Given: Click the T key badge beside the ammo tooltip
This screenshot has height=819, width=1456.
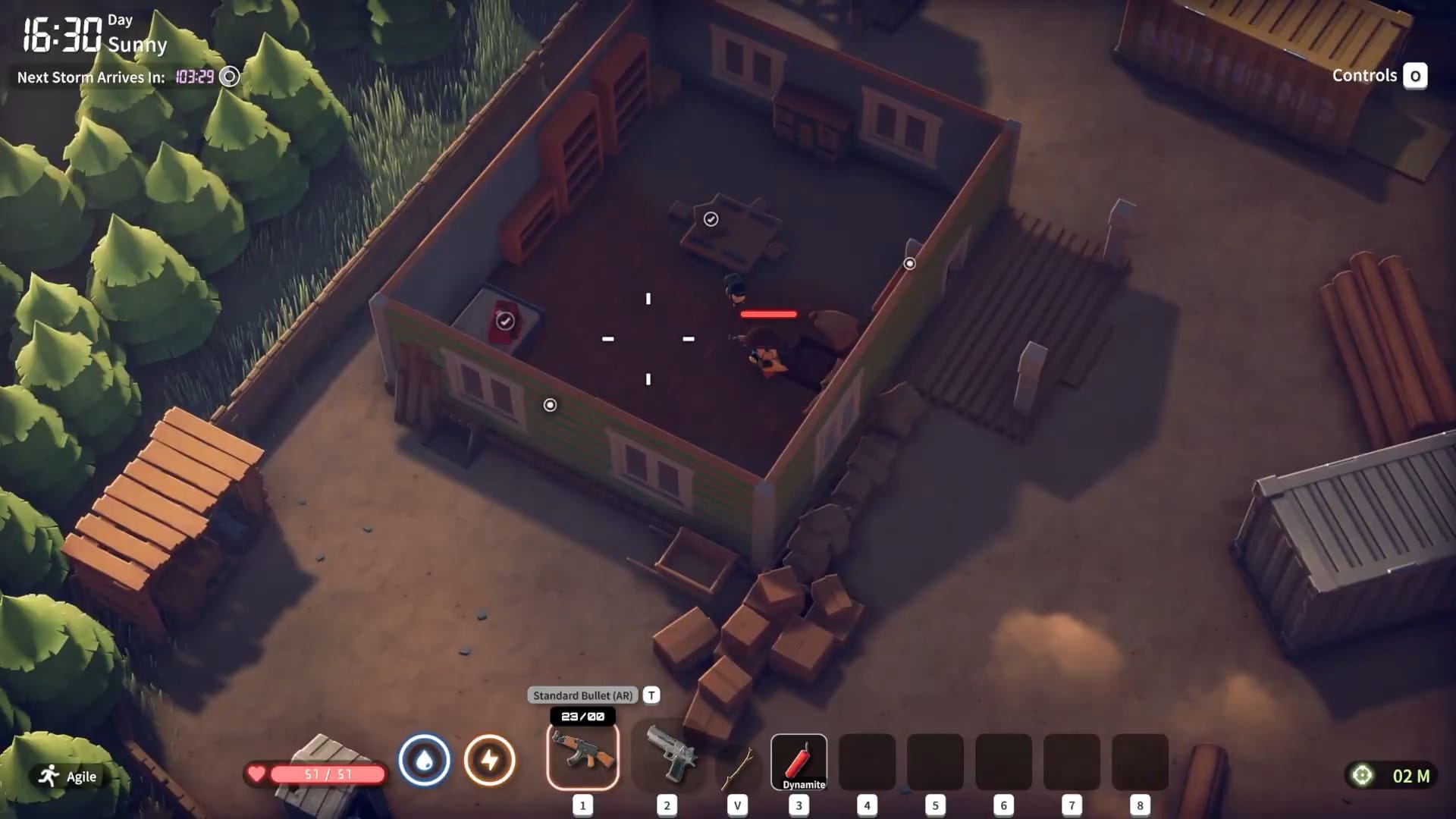Looking at the screenshot, I should coord(650,695).
